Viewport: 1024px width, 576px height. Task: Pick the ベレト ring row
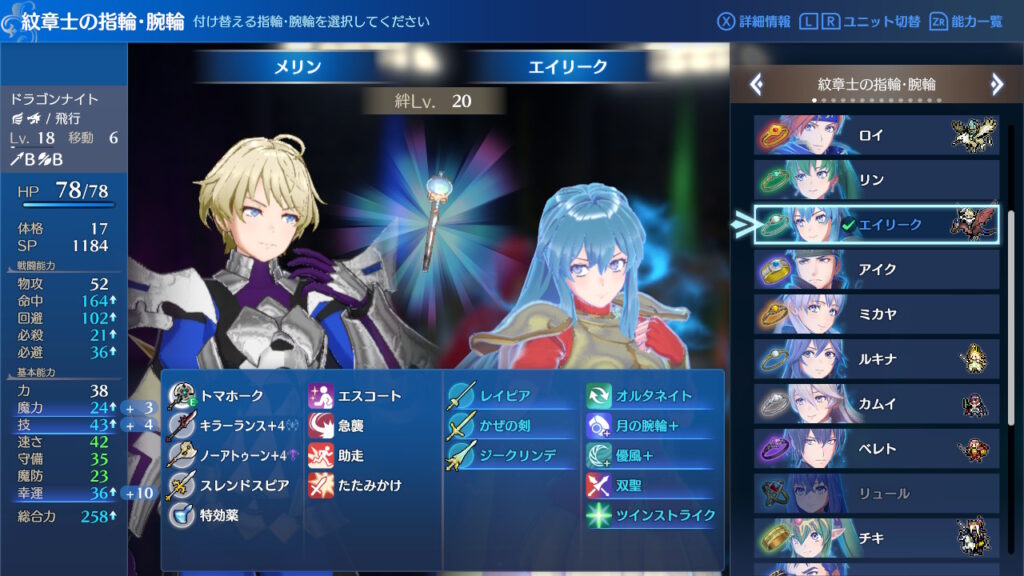pyautogui.click(x=876, y=450)
